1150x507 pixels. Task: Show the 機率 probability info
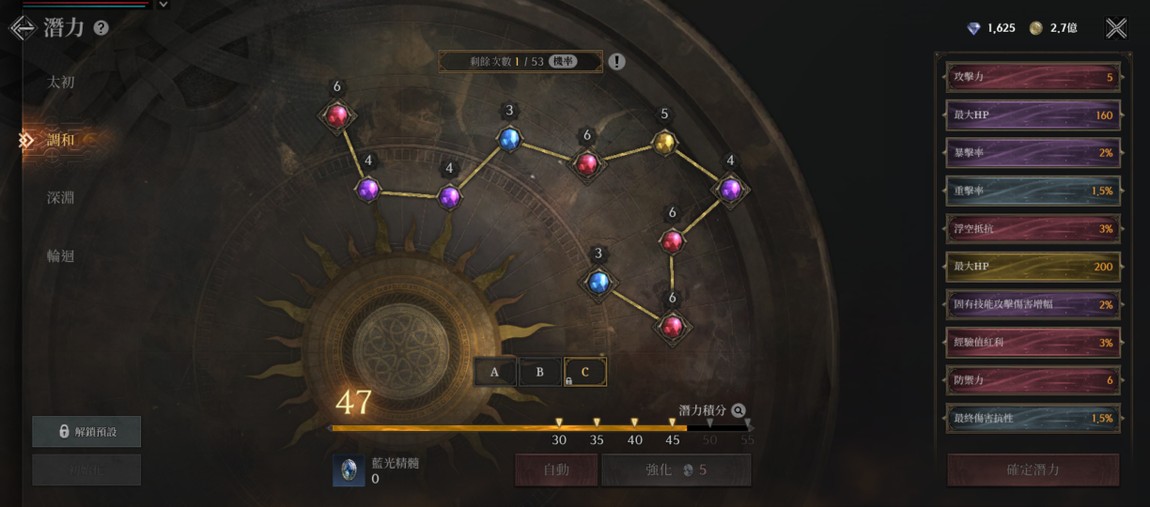click(x=562, y=62)
